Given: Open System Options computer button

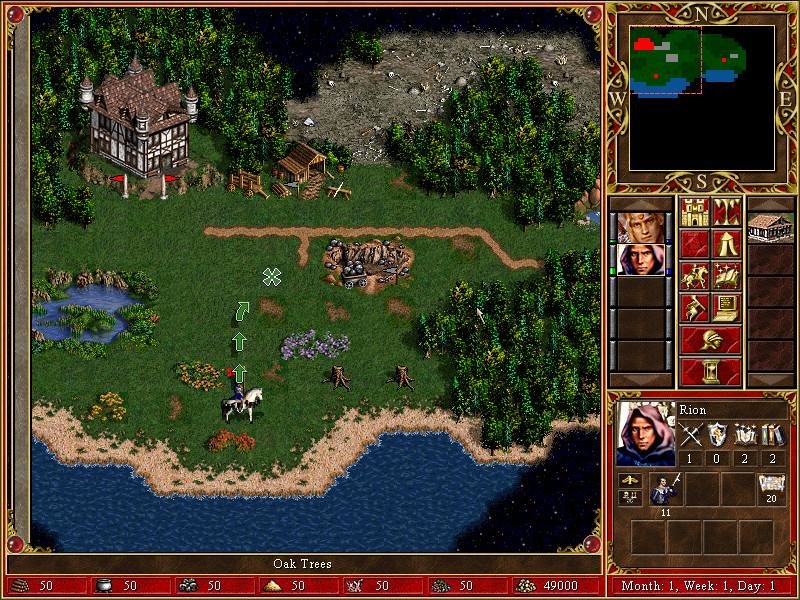Looking at the screenshot, I should [x=726, y=308].
